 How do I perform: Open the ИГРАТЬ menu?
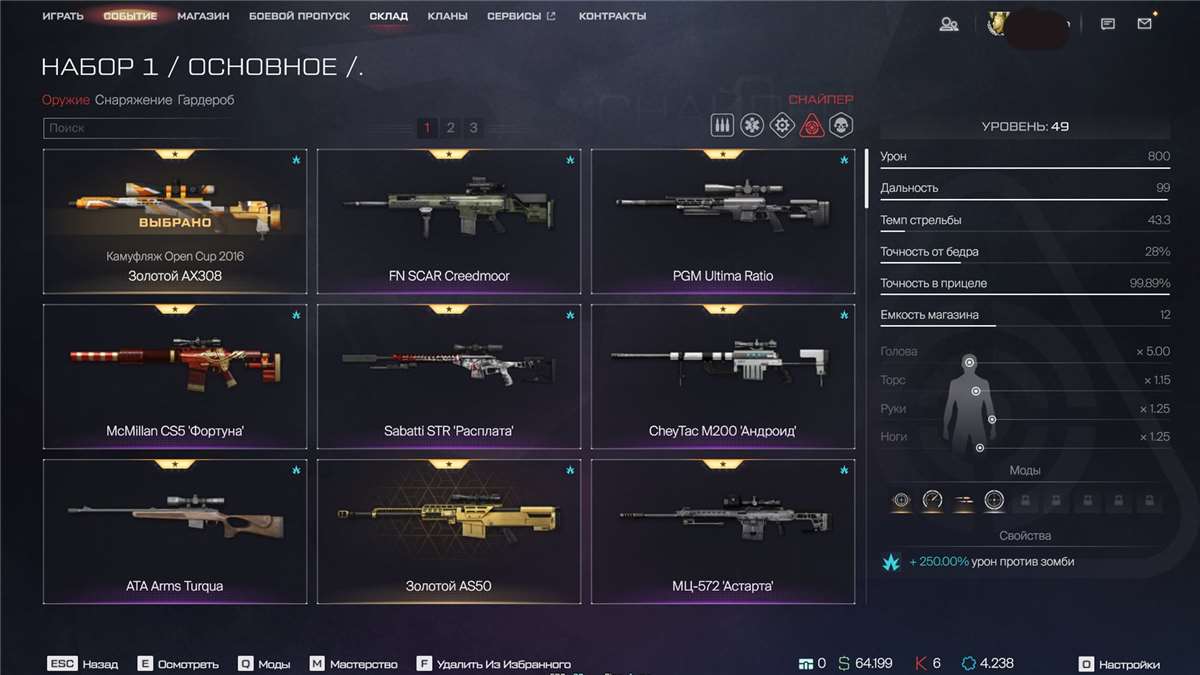click(62, 16)
